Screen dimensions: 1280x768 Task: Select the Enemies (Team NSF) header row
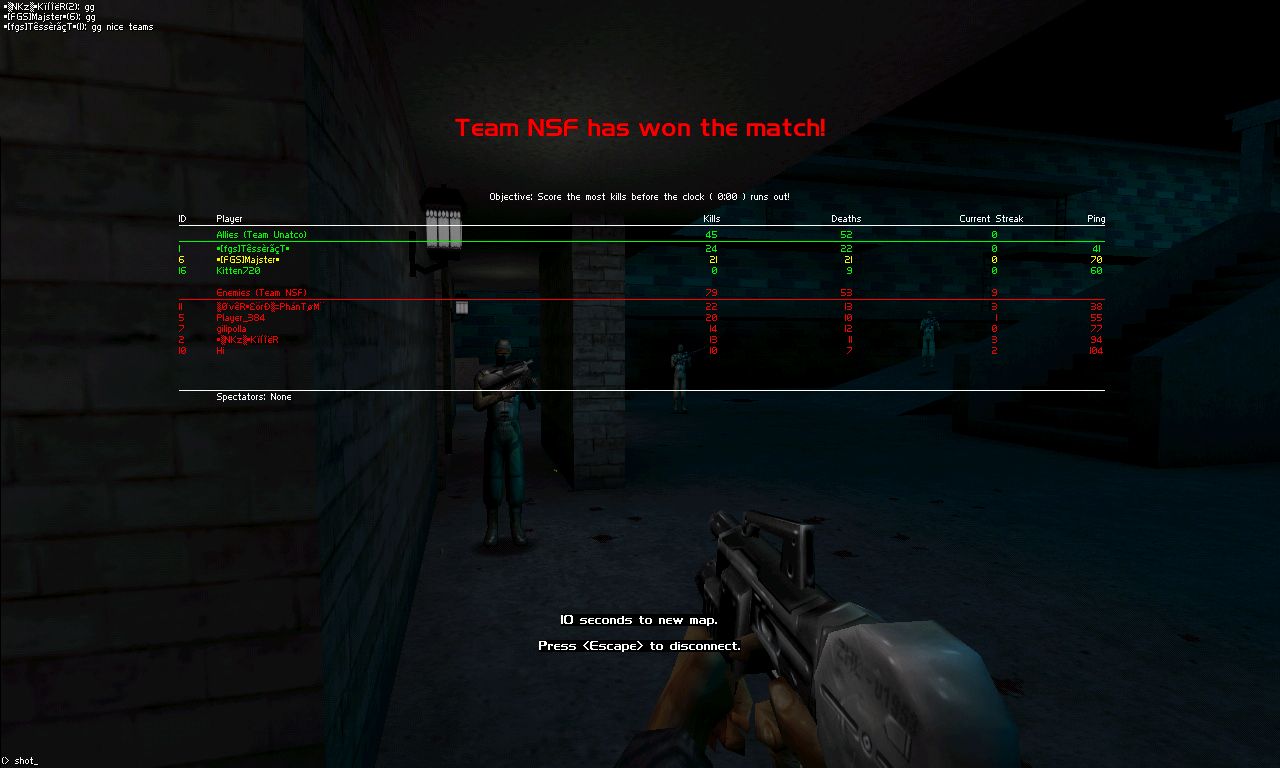[x=261, y=292]
